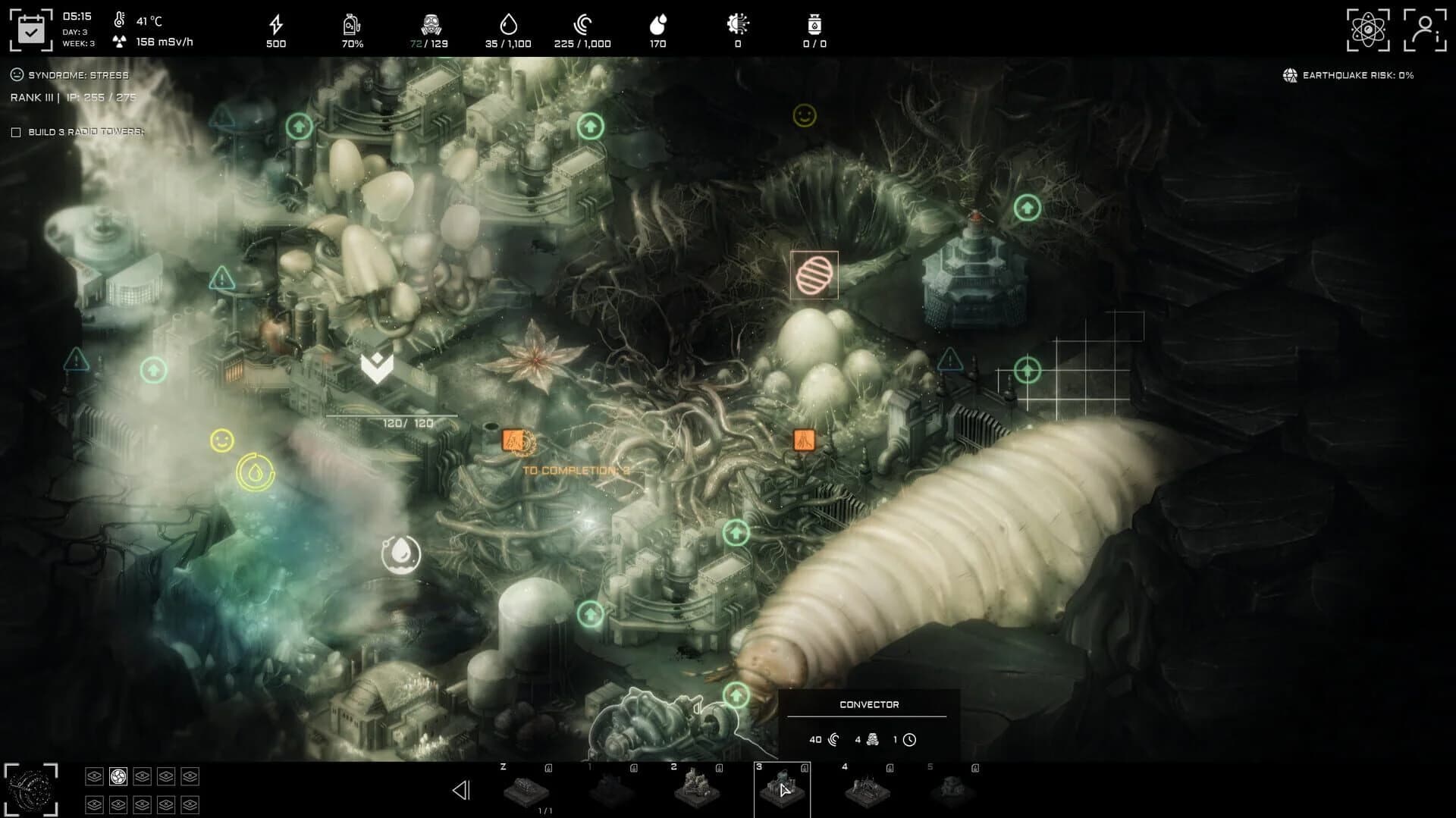Click the calendar tasks icon top left
Screen dimensions: 1456x818
tap(31, 28)
